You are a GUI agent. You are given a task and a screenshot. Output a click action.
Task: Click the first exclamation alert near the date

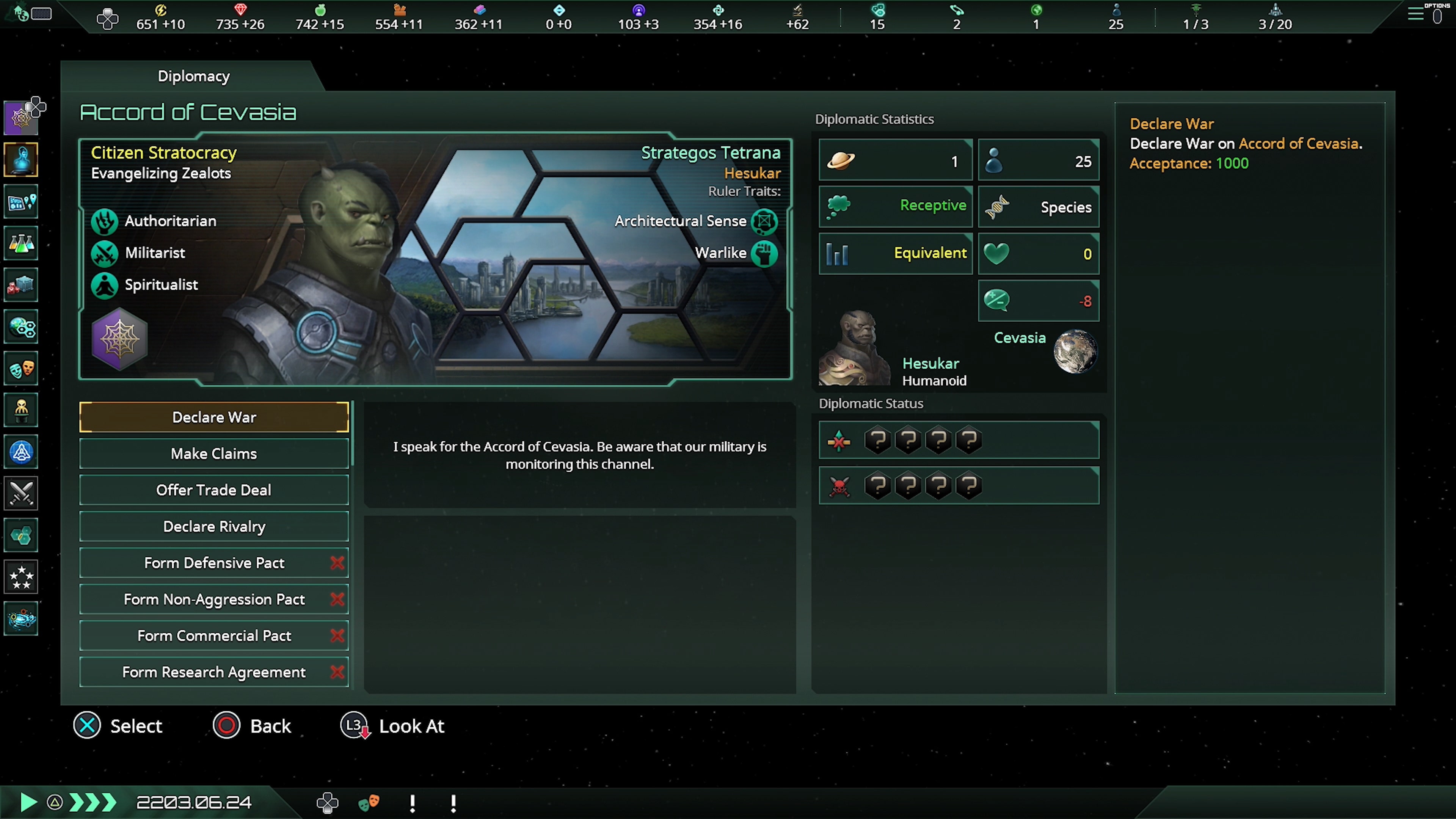click(x=412, y=802)
